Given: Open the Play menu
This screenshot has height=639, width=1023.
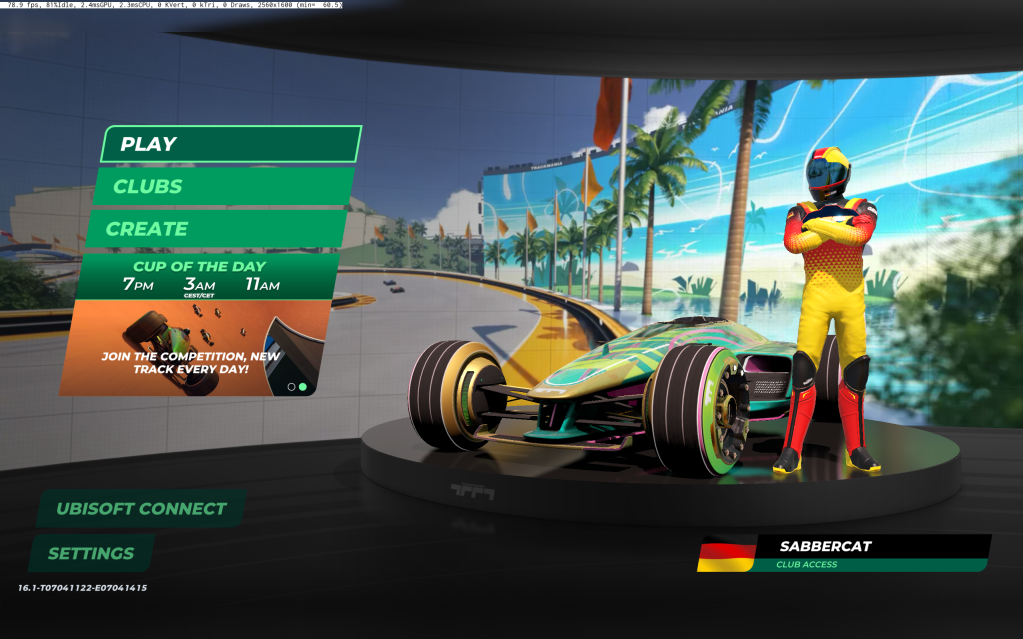Looking at the screenshot, I should pyautogui.click(x=229, y=144).
